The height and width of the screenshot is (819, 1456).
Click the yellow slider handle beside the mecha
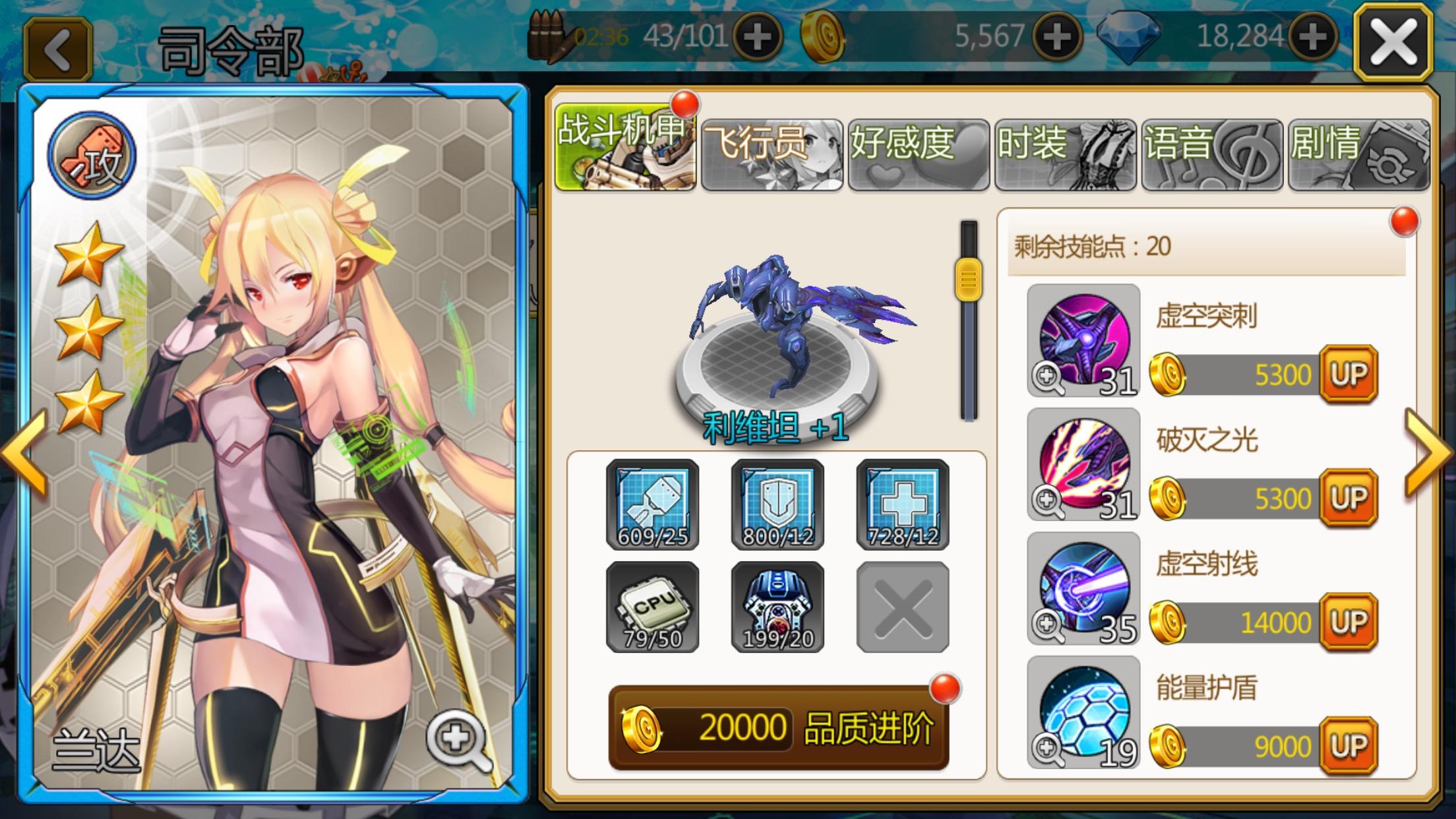968,280
